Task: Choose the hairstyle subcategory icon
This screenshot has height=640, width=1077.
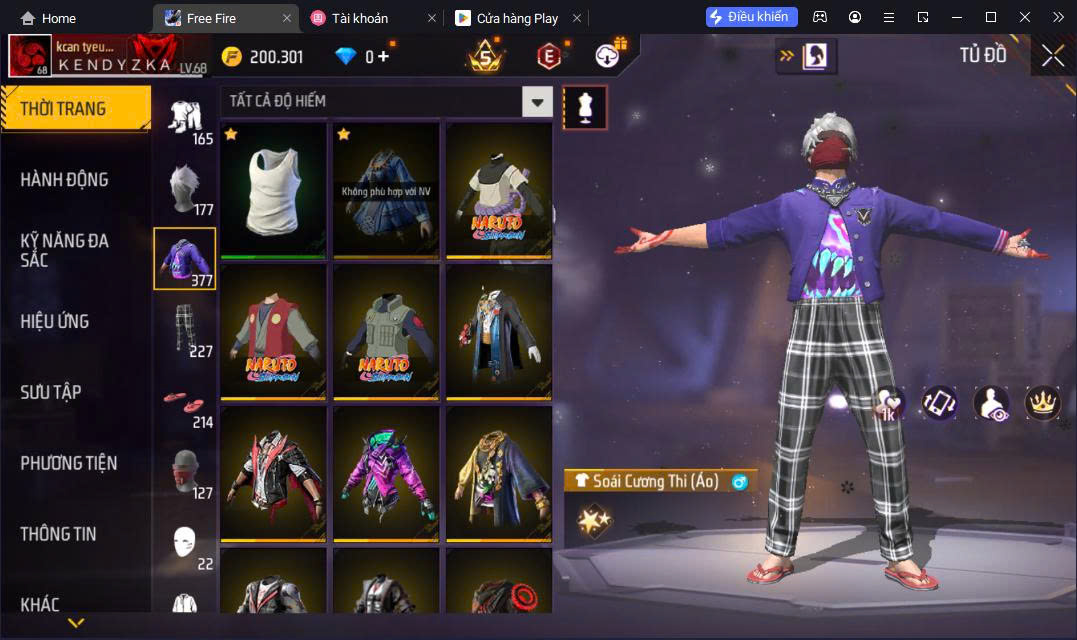Action: (x=184, y=188)
